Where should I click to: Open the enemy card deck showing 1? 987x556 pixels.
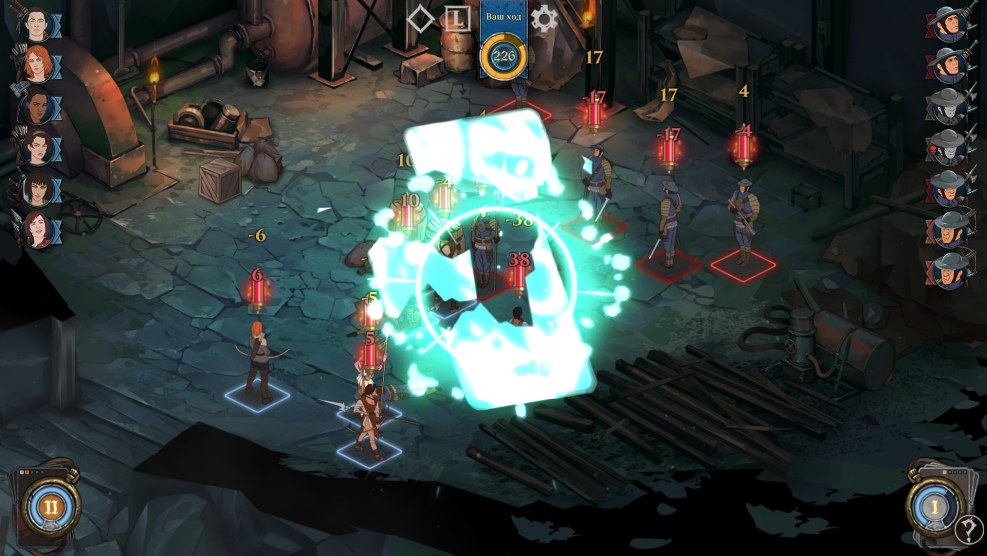pyautogui.click(x=934, y=507)
